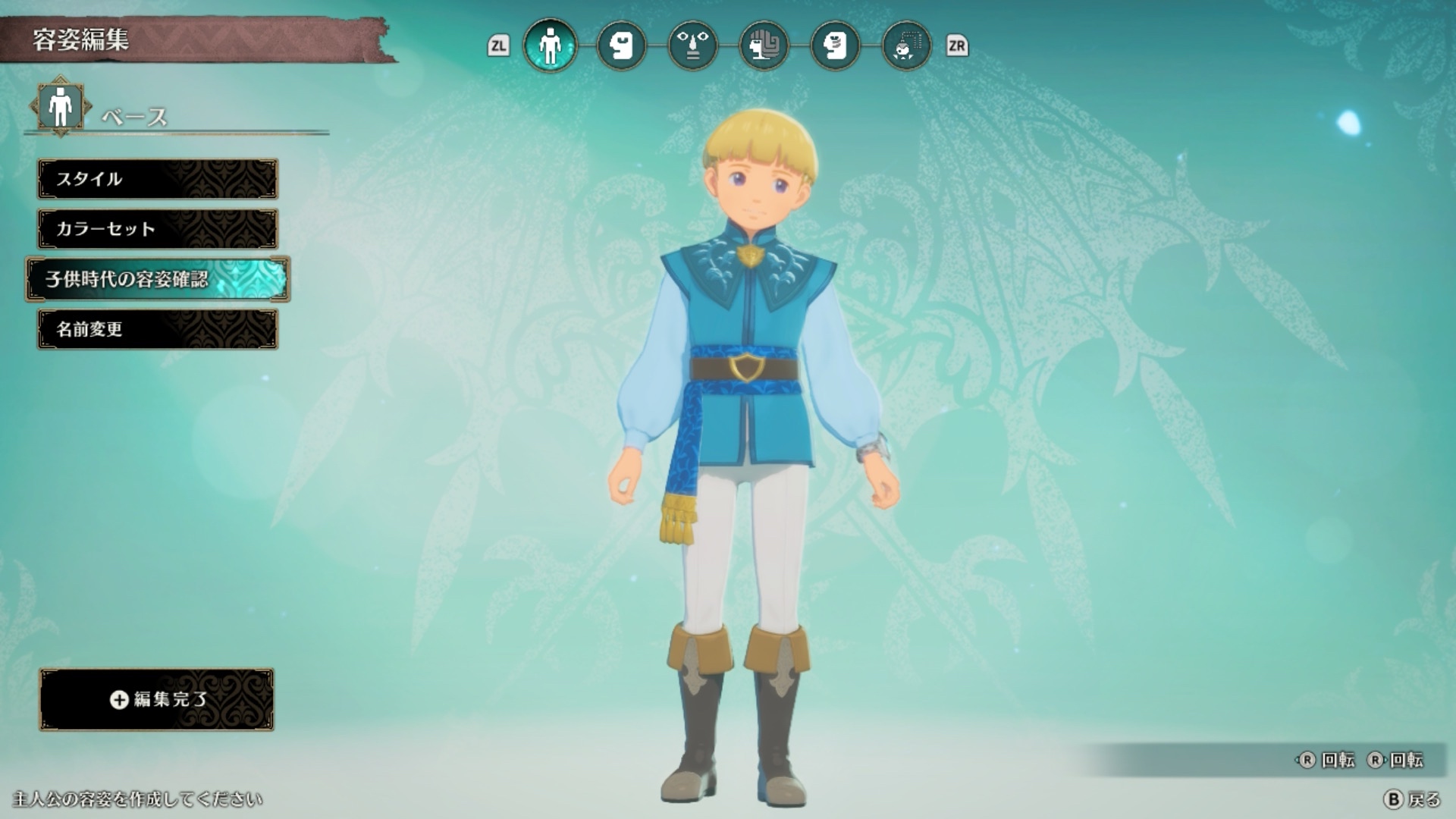The image size is (1456, 819).
Task: Open the eyes and nose face tab
Action: tap(692, 46)
